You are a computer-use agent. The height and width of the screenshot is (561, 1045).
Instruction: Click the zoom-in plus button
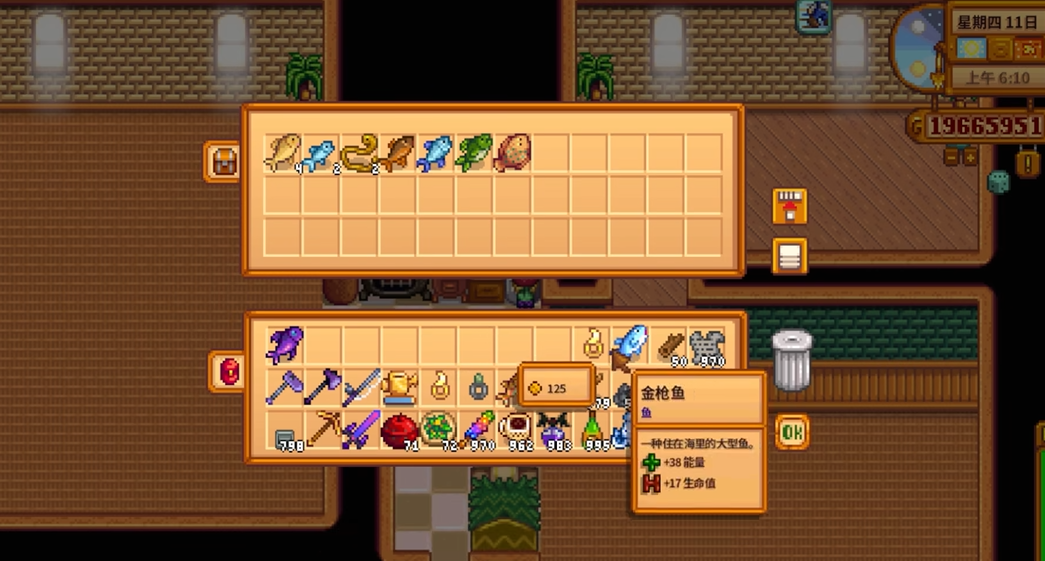(969, 157)
